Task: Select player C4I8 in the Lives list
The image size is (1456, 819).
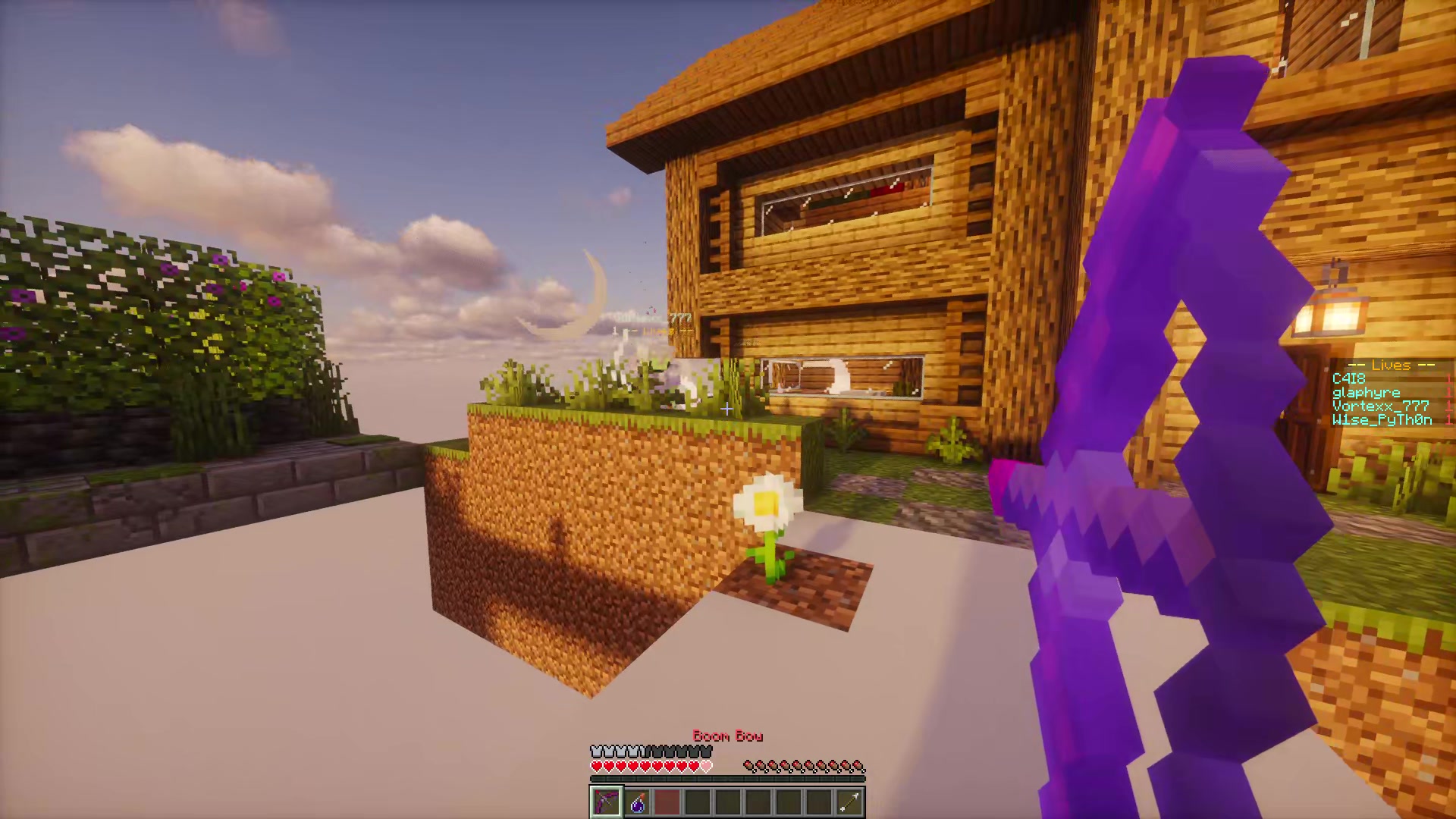Action: 1348,379
